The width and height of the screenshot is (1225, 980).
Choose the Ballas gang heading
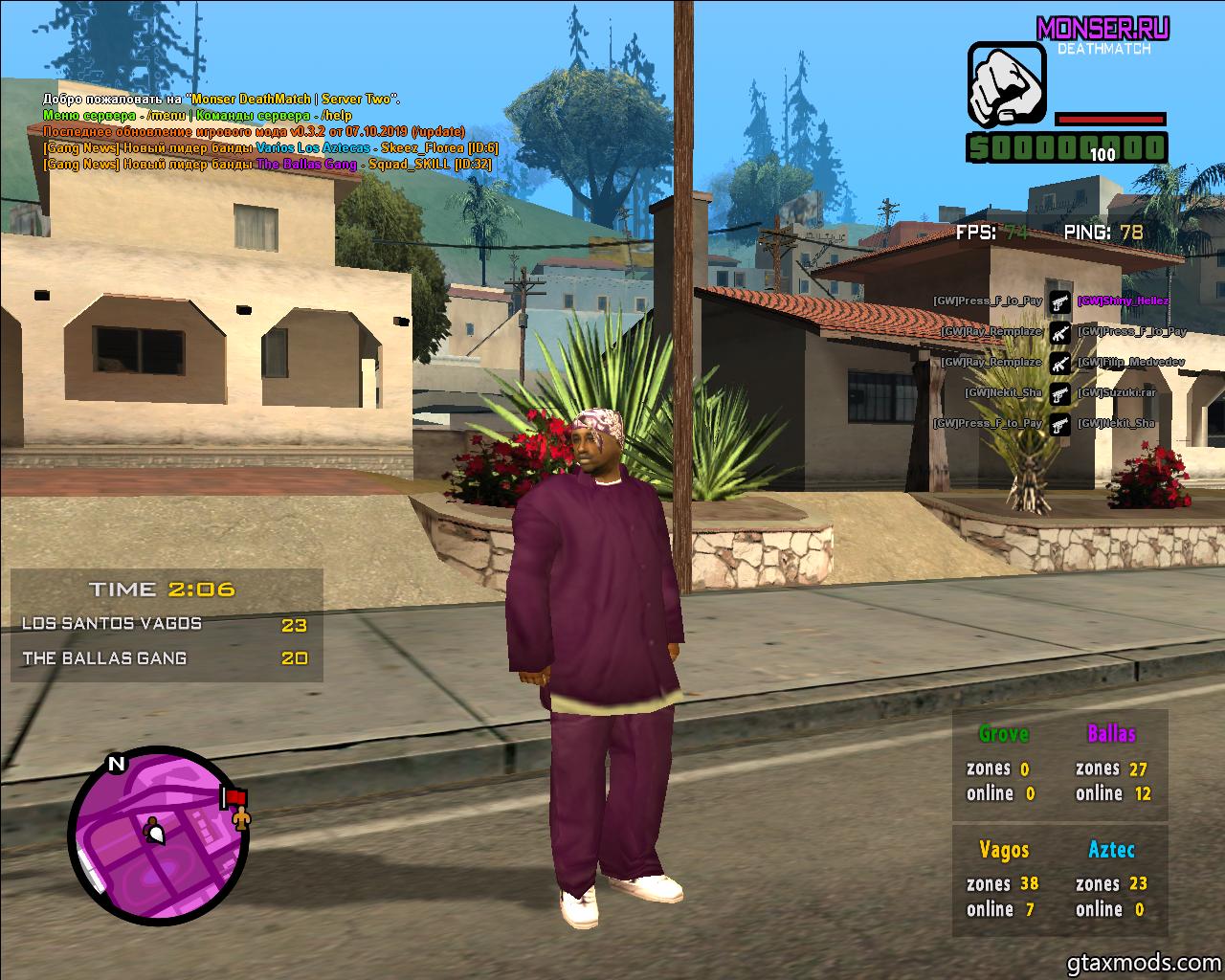pos(1111,734)
